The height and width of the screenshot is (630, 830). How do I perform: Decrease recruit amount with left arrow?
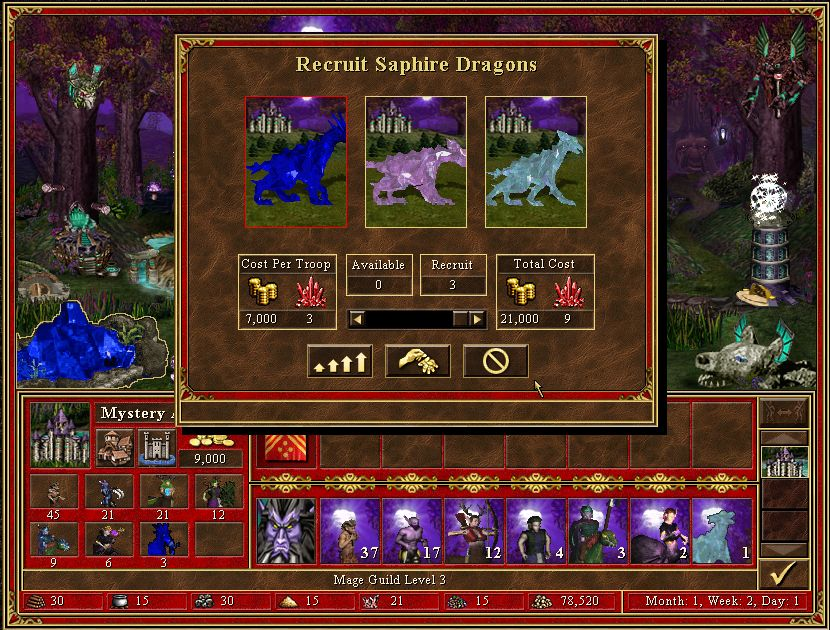[357, 319]
